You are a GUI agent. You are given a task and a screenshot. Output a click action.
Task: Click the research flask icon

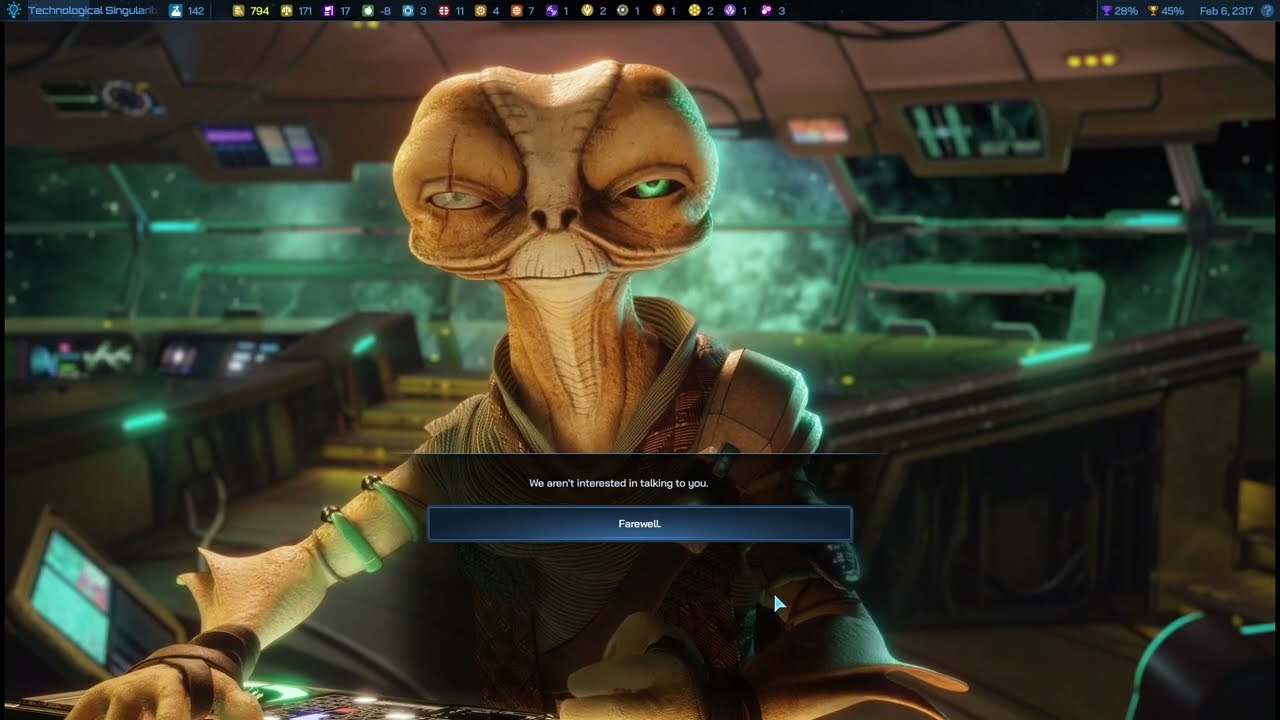pyautogui.click(x=176, y=11)
